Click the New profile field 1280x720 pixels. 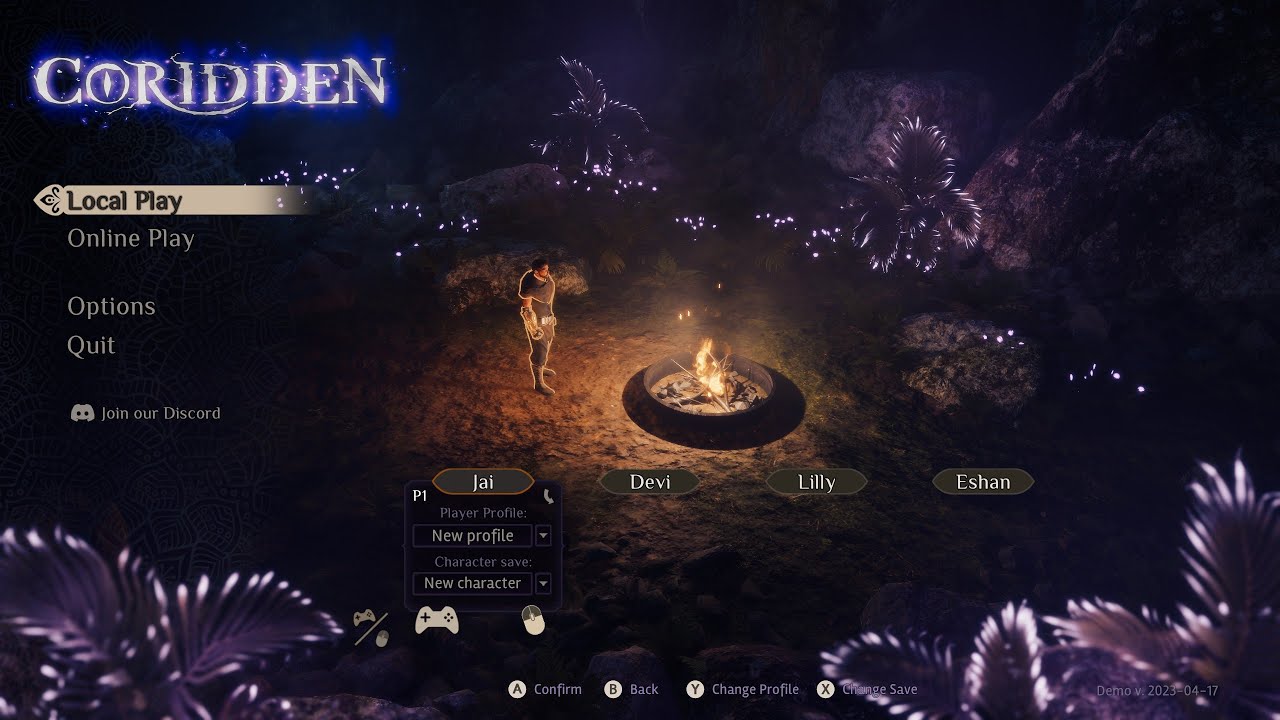coord(472,536)
